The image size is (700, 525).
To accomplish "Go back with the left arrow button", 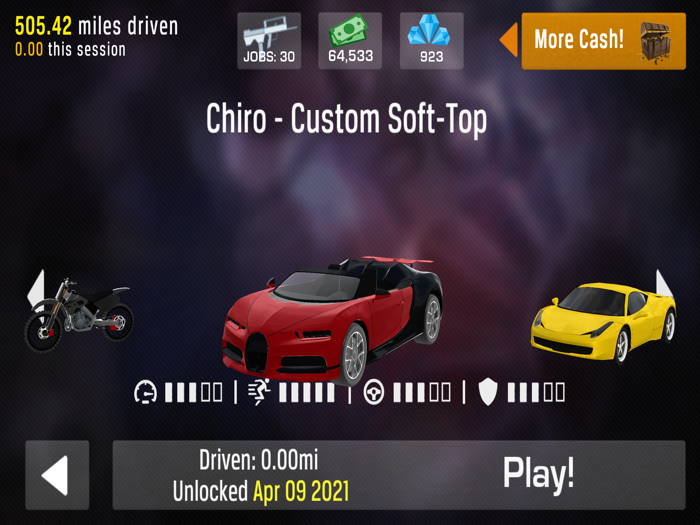I will click(57, 475).
